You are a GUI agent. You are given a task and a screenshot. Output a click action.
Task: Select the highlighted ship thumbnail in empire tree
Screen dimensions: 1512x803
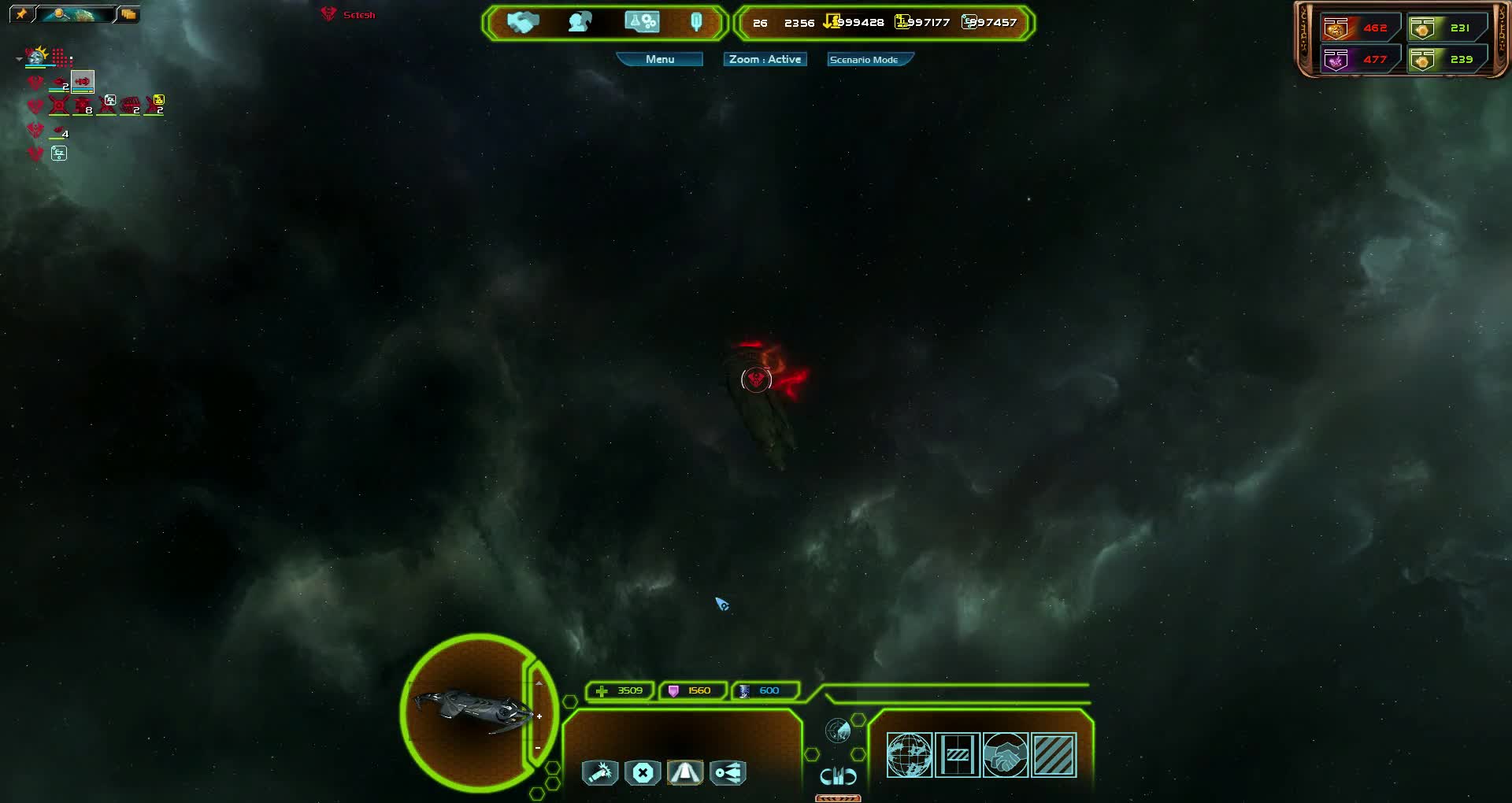pos(82,82)
